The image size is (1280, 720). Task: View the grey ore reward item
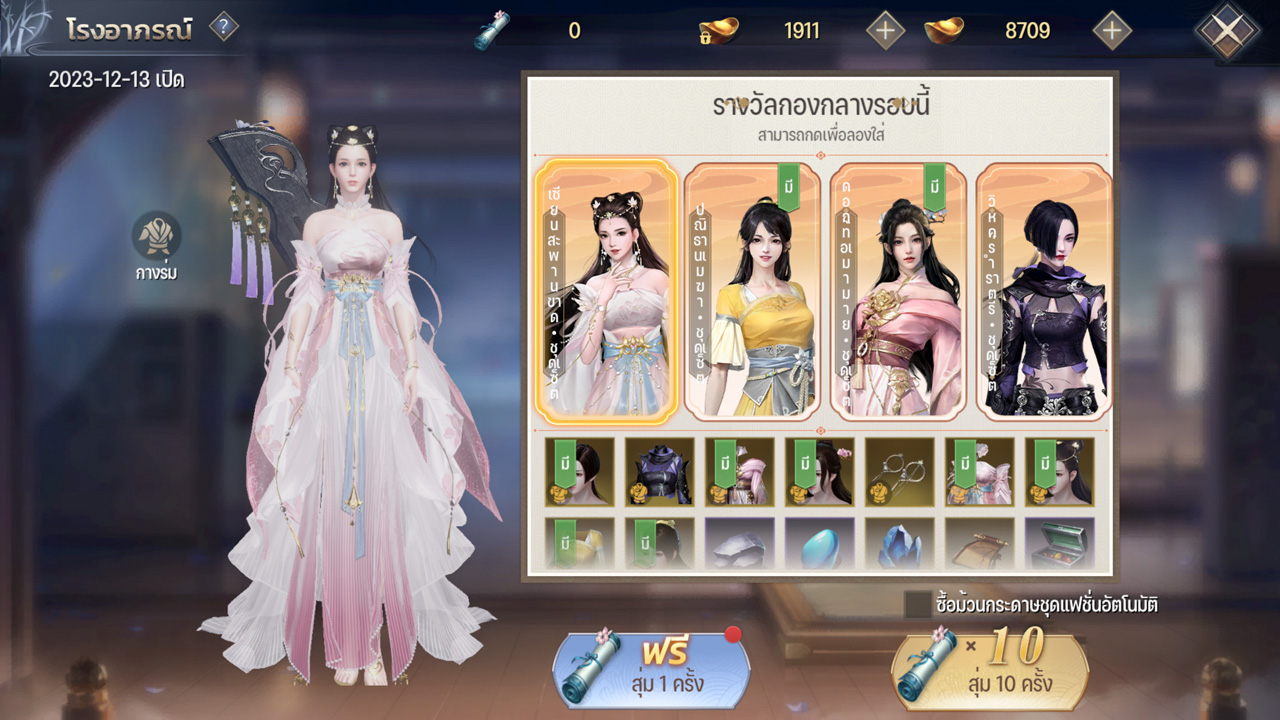(x=740, y=544)
